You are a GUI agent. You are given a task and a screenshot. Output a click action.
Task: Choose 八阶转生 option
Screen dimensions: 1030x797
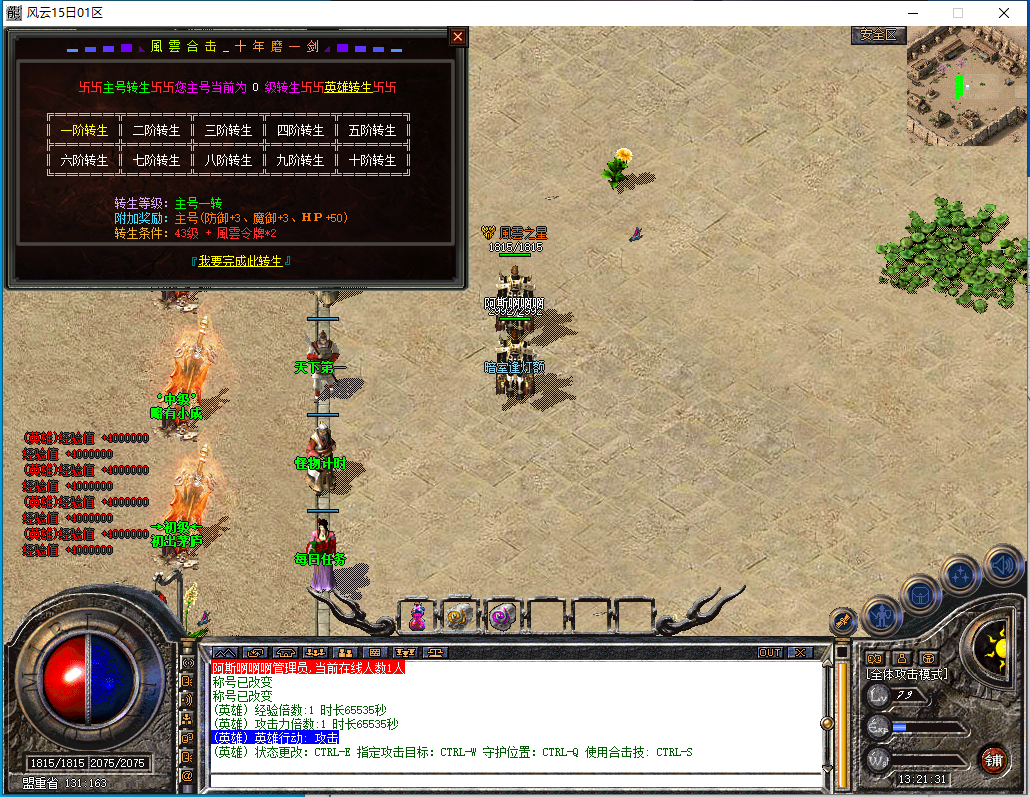pyautogui.click(x=228, y=160)
